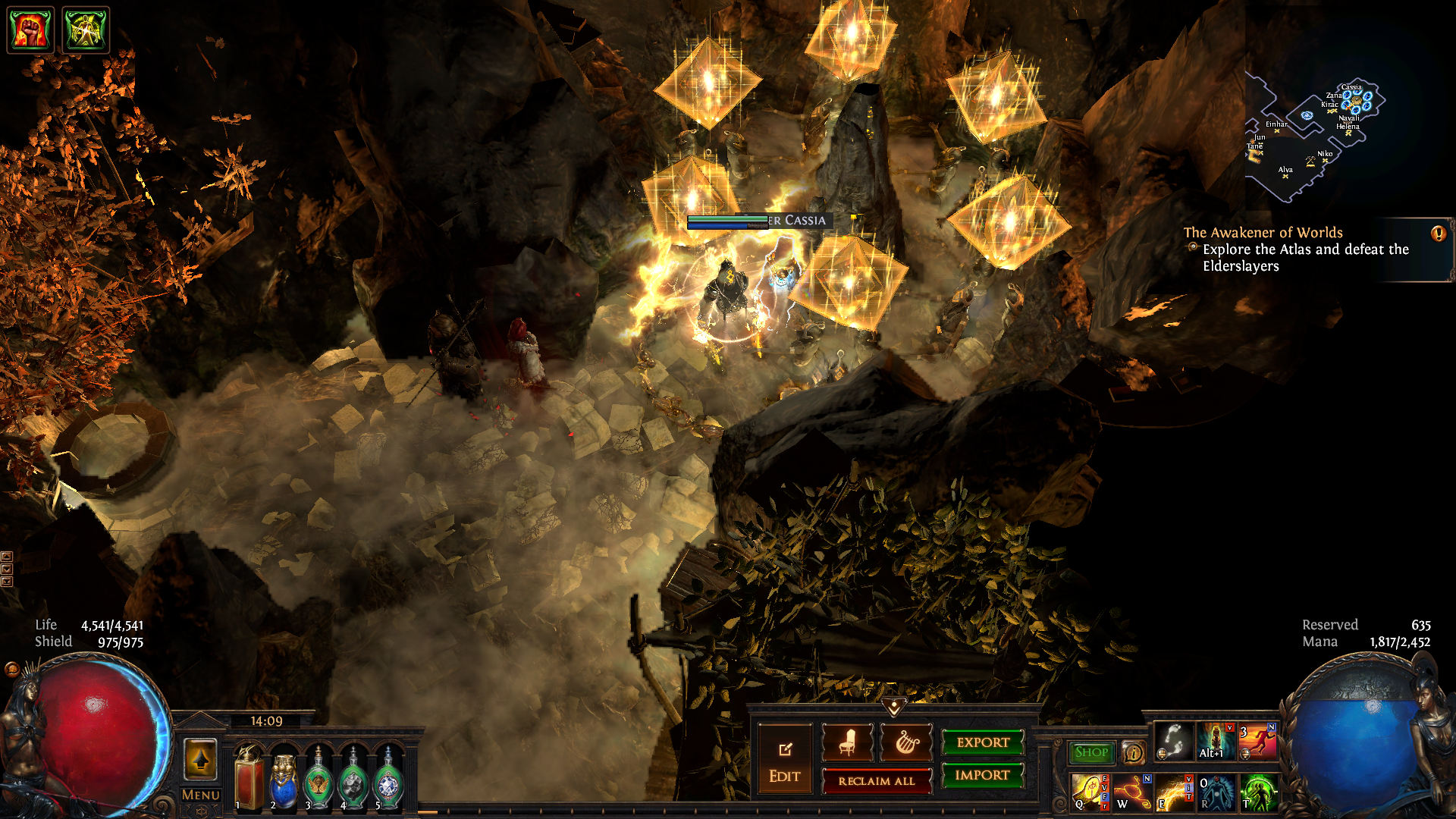This screenshot has height=819, width=1456.
Task: Activate the green skill bound to T
Action: pos(1258,792)
